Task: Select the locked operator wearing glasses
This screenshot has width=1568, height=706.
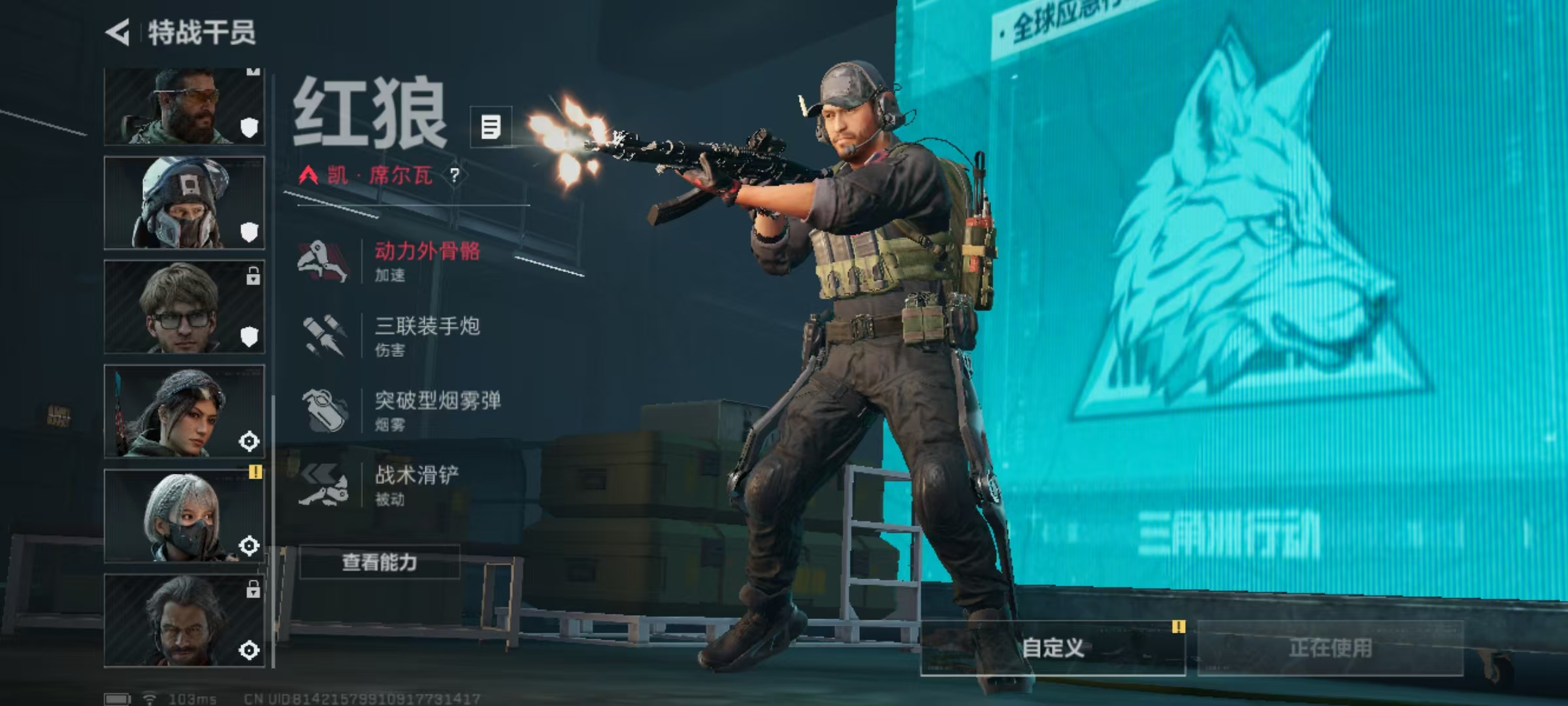Action: pyautogui.click(x=184, y=307)
